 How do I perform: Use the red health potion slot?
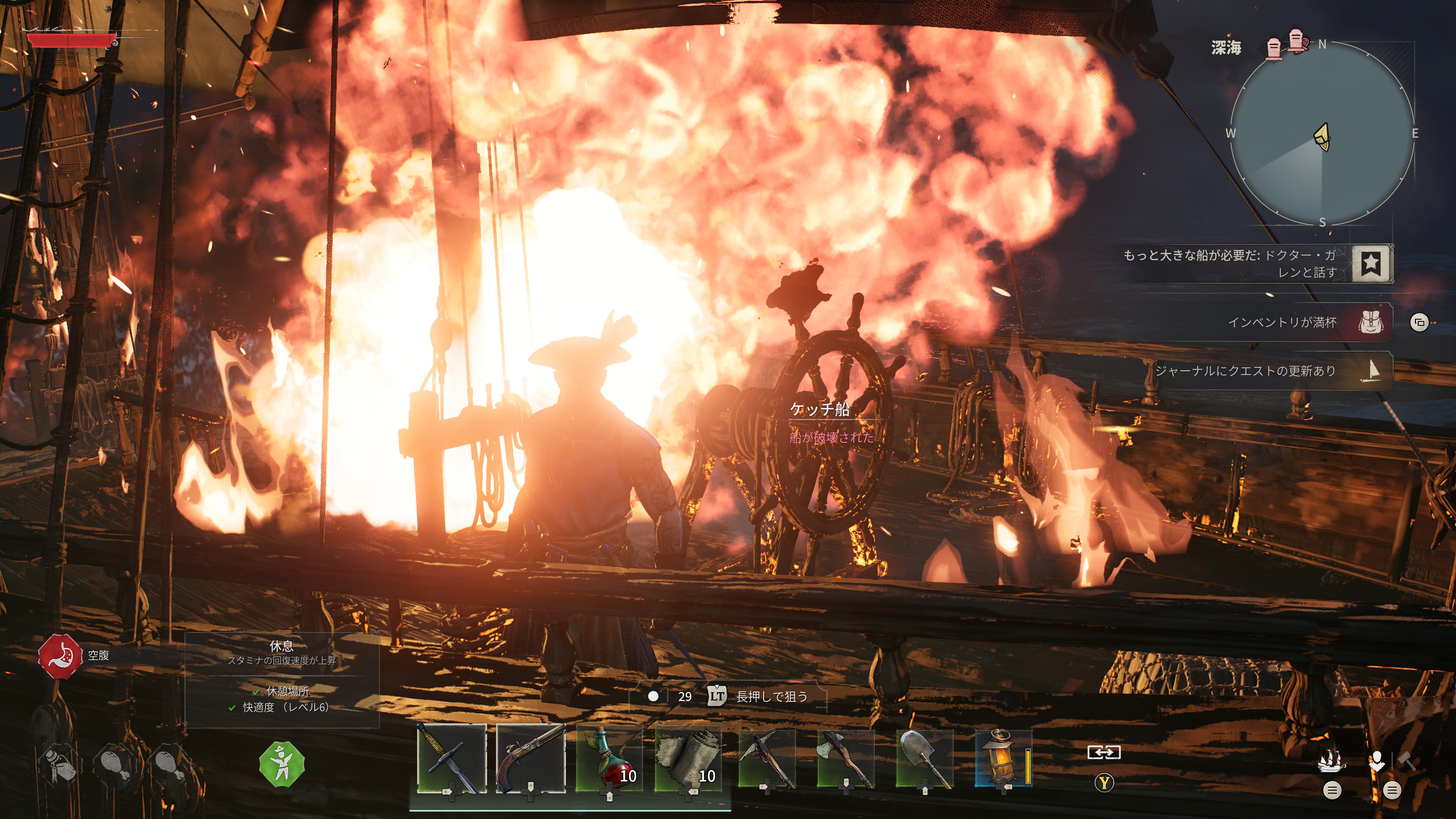(609, 758)
